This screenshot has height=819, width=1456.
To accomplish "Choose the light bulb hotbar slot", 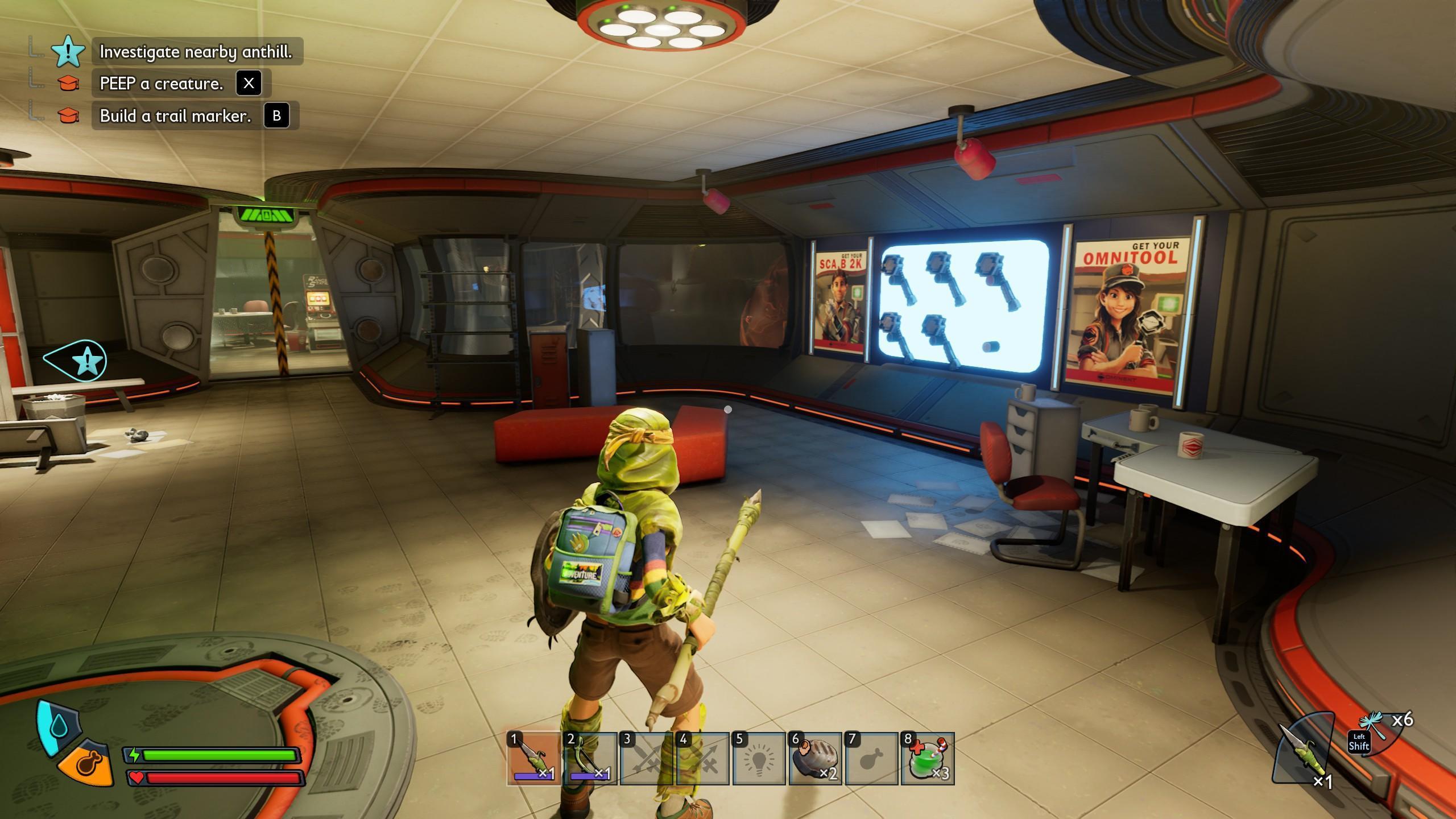I will tap(759, 759).
